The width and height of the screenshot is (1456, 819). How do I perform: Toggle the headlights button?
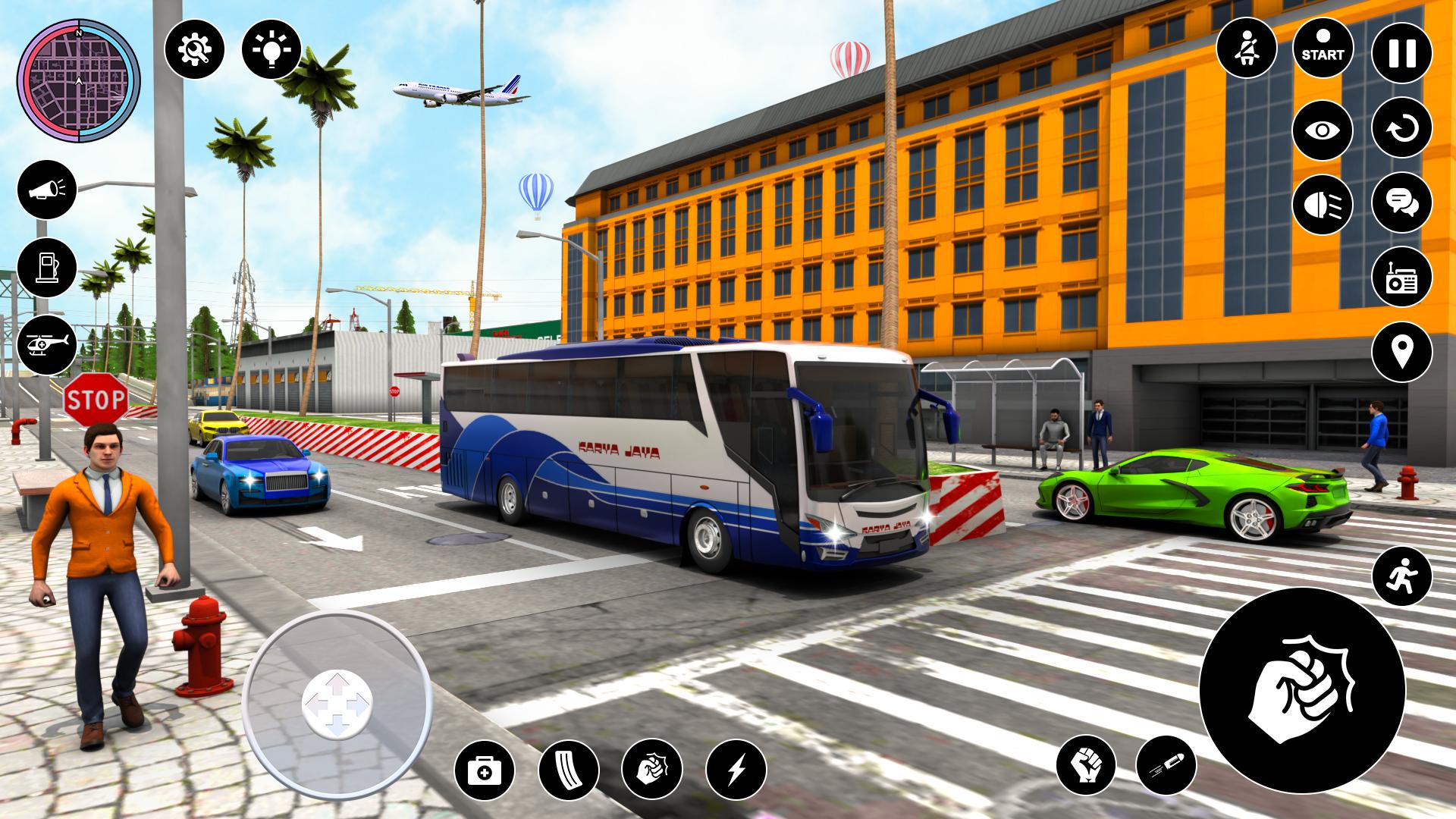(x=1323, y=204)
